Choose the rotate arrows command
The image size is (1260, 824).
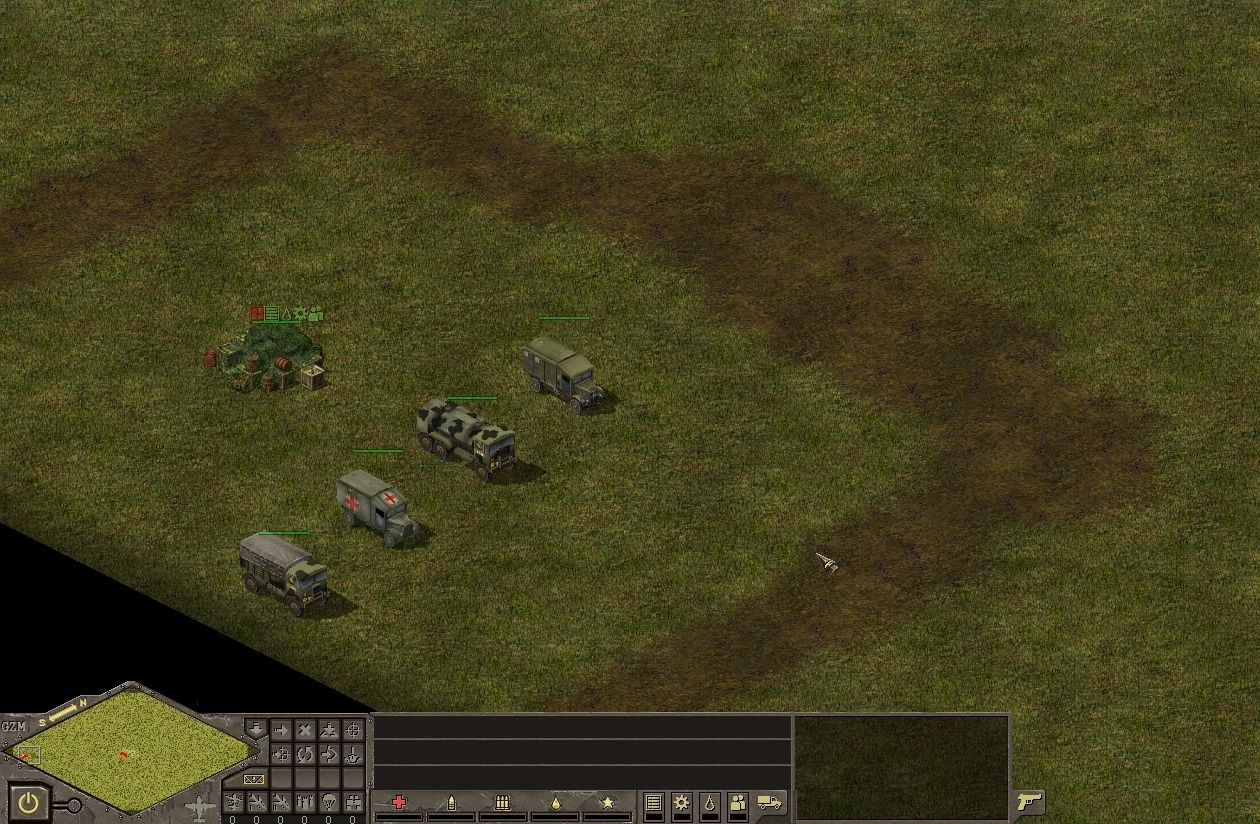pyautogui.click(x=305, y=754)
